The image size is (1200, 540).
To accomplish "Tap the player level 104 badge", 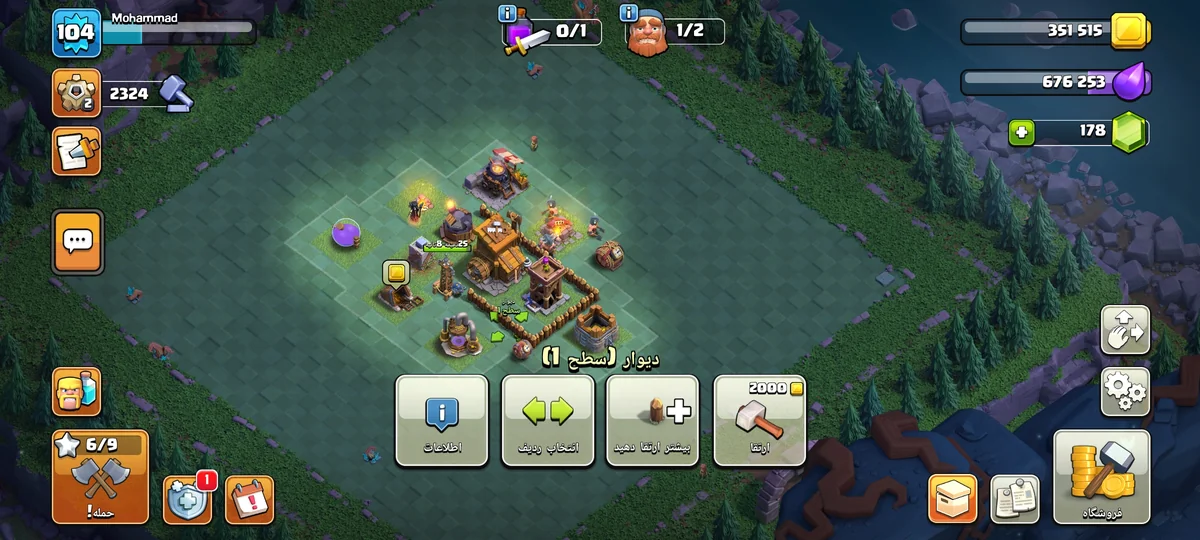I will tap(76, 32).
